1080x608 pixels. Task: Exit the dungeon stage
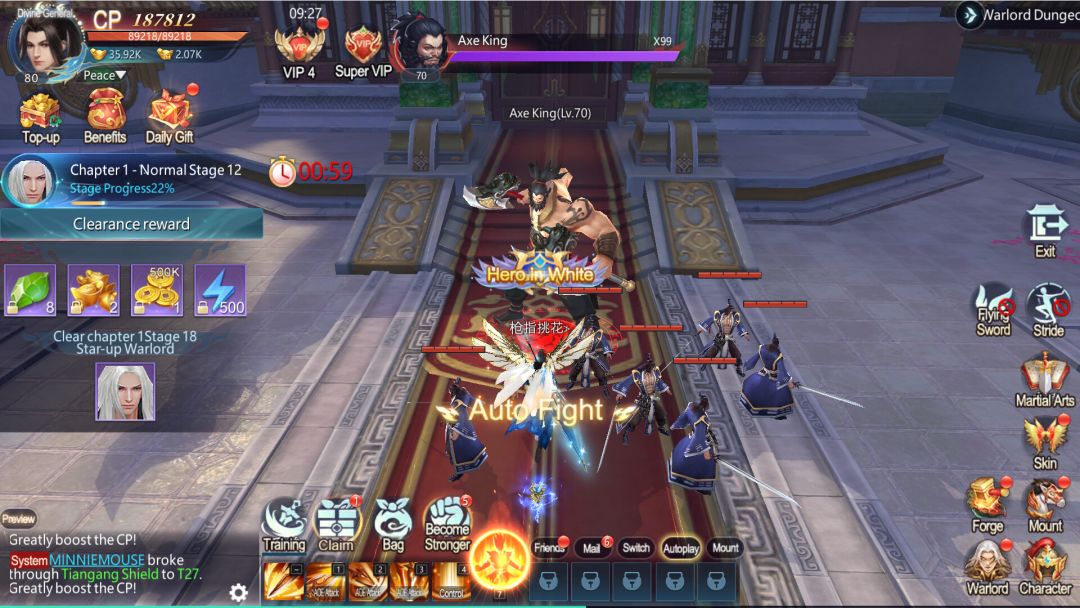1045,228
